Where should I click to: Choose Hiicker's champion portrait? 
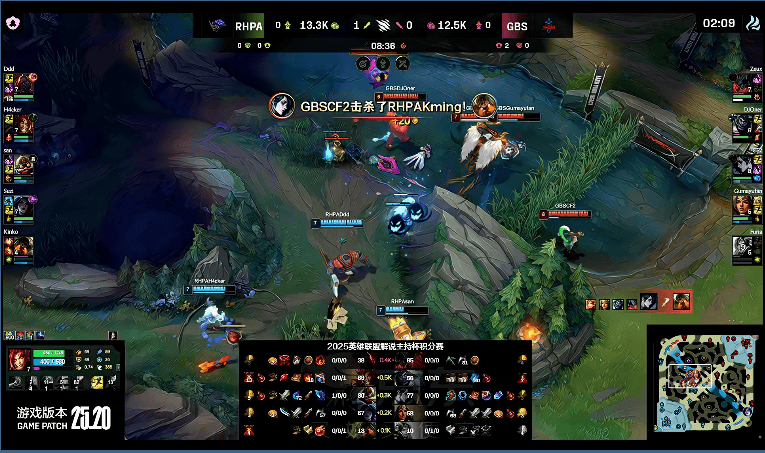pyautogui.click(x=22, y=126)
